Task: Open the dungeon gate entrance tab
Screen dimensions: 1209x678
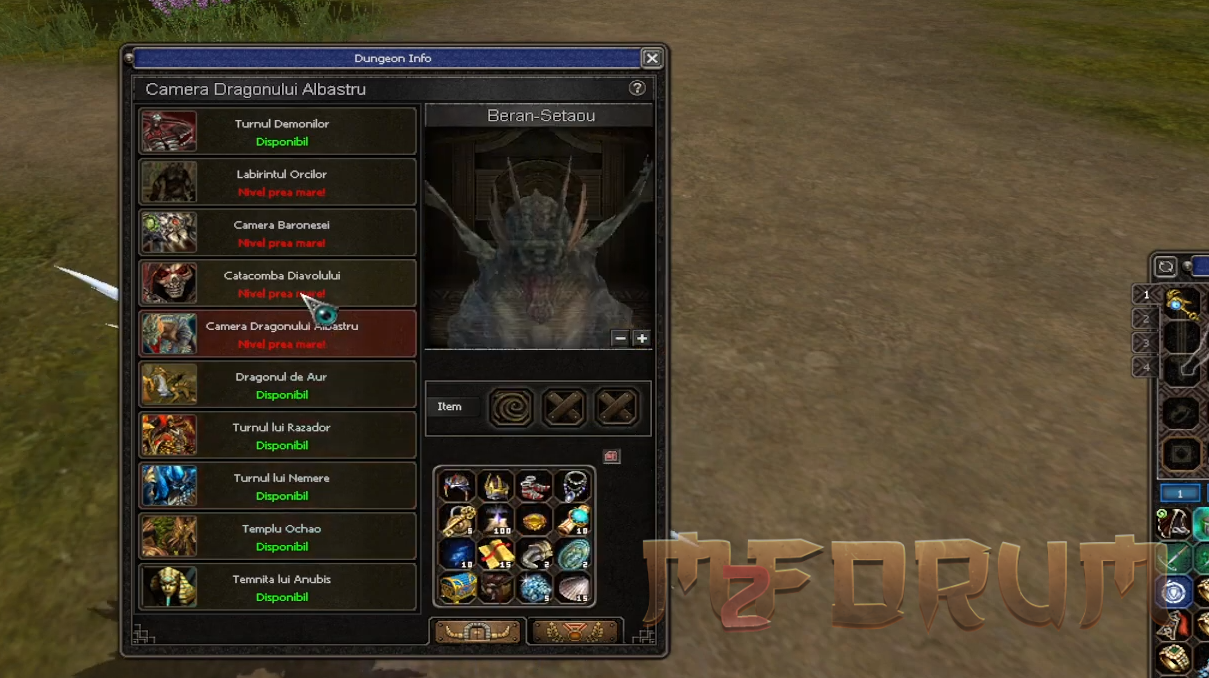Action: (476, 632)
